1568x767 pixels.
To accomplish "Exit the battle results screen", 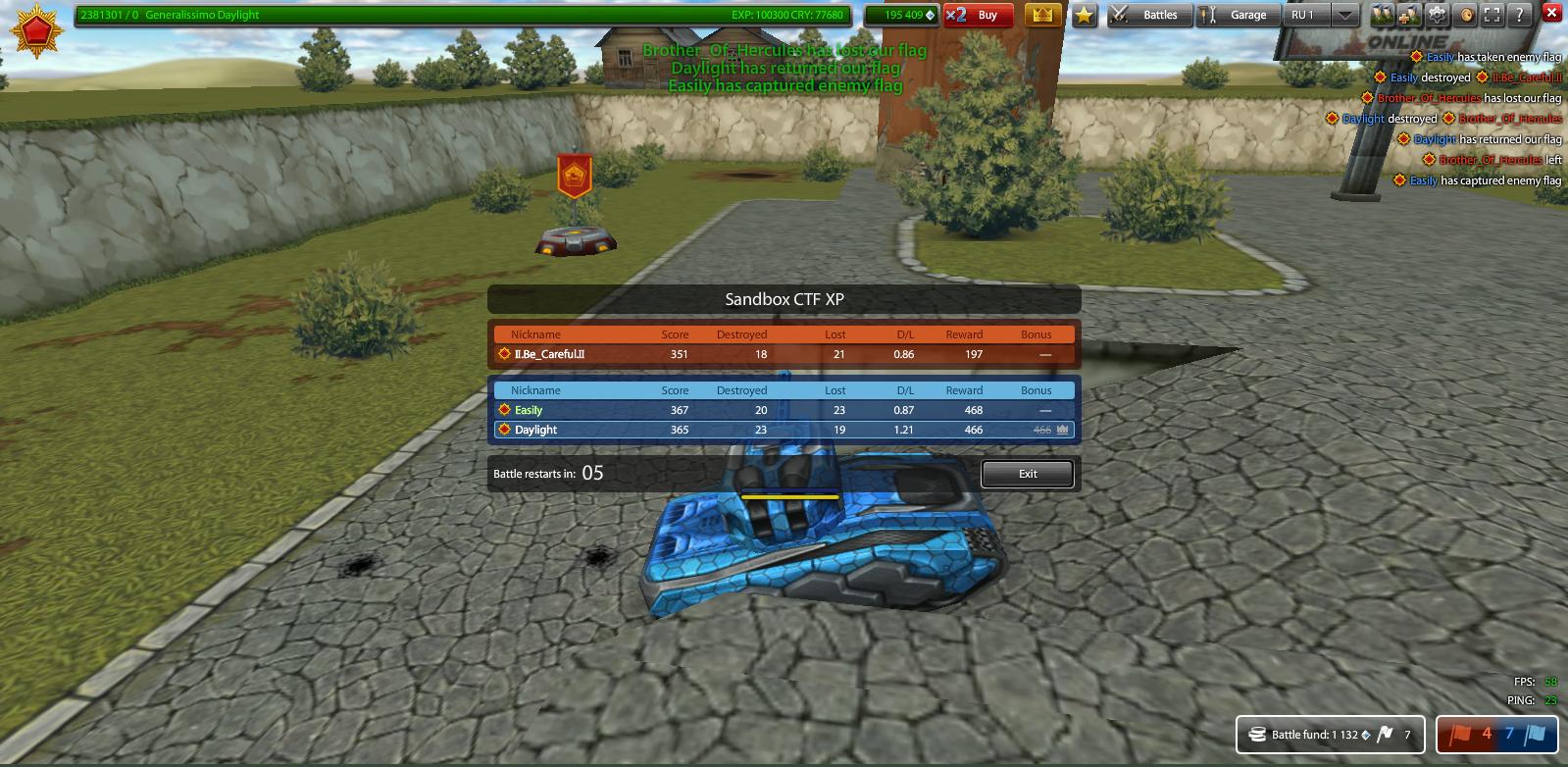I will coord(1027,474).
